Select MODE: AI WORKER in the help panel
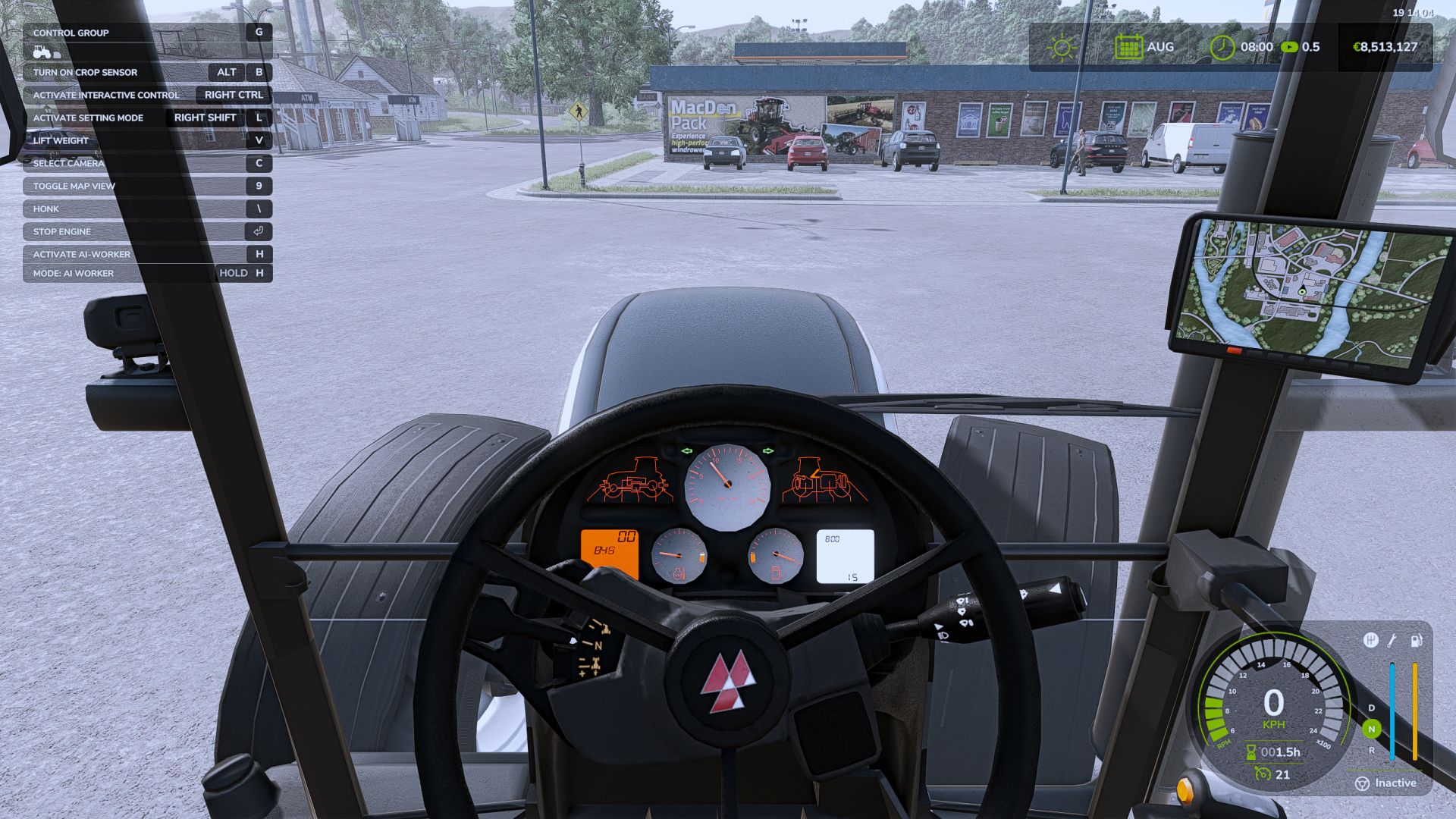This screenshot has height=819, width=1456. (x=72, y=272)
